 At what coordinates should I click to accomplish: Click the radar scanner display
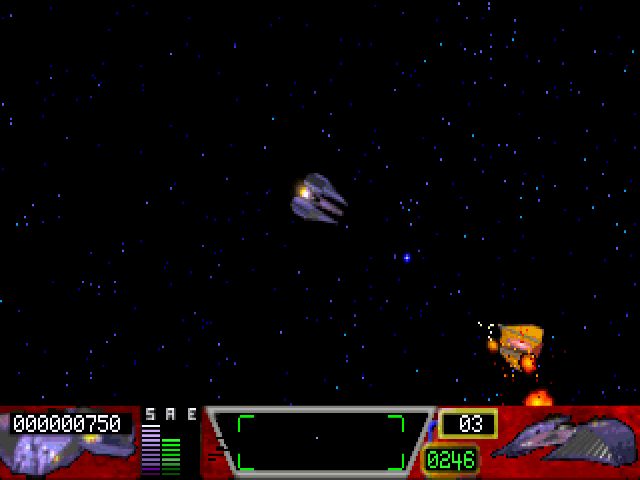[320, 441]
